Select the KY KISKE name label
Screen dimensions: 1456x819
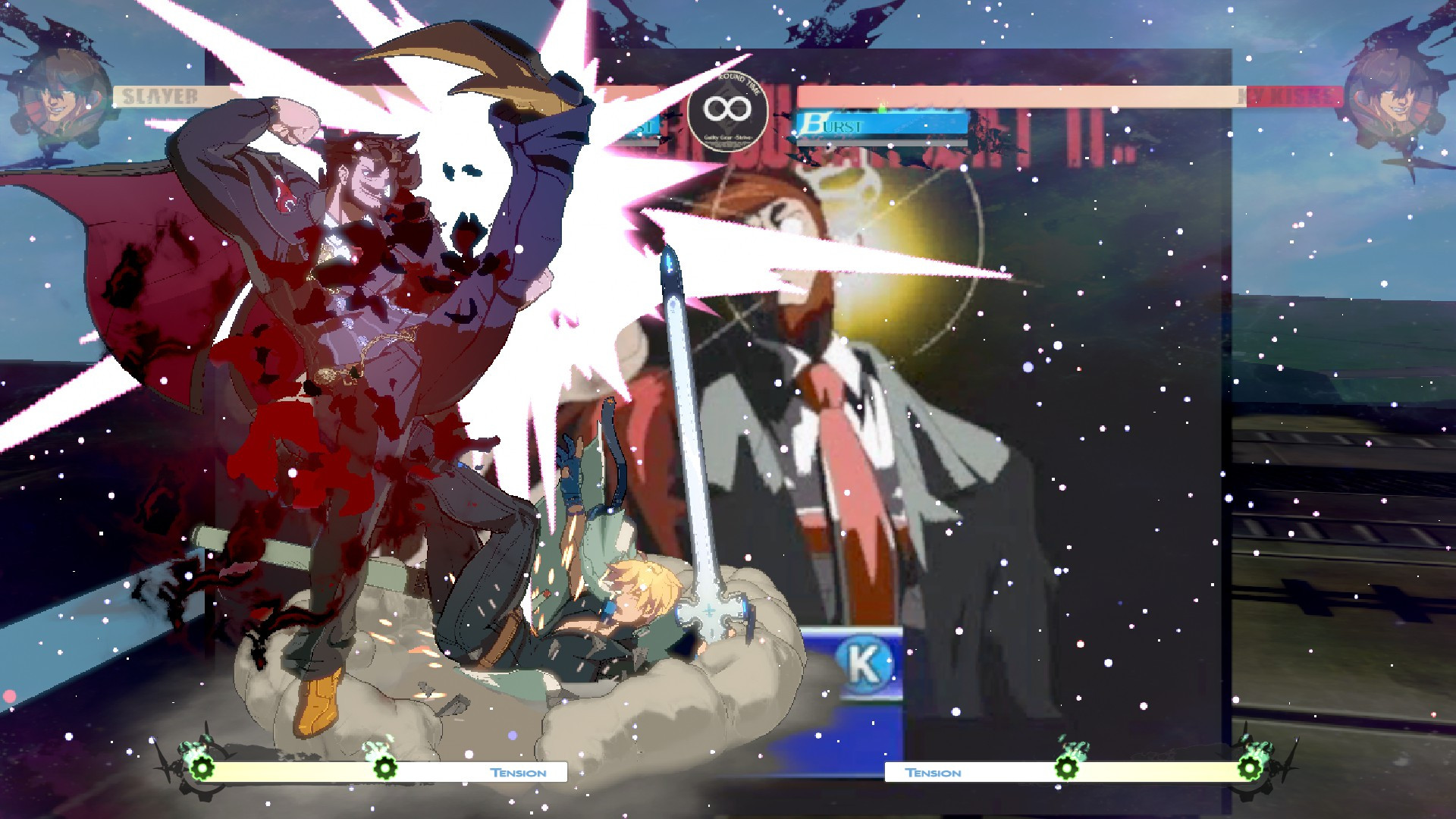tap(1289, 97)
